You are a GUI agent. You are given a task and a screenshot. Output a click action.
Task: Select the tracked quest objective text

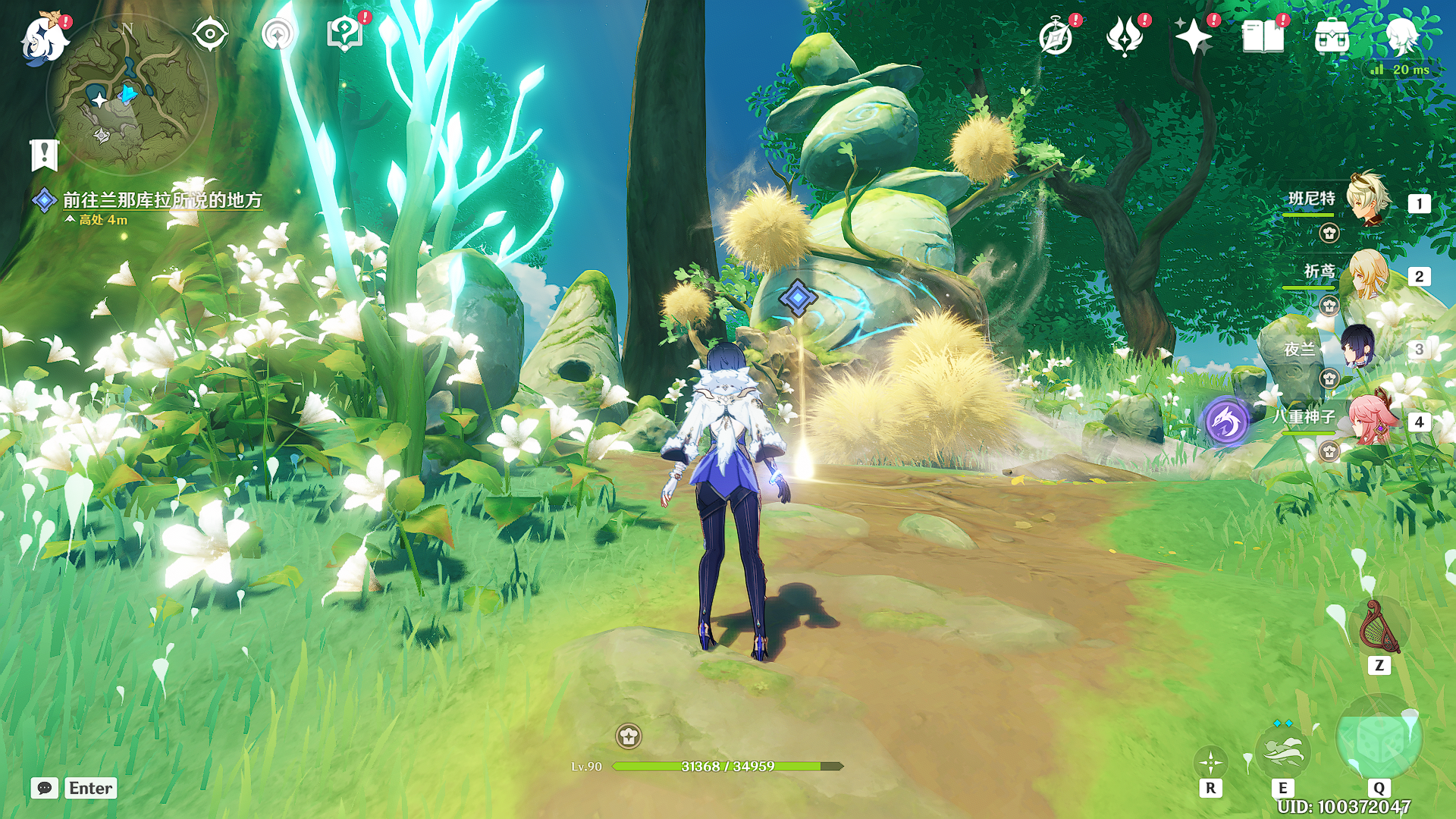162,200
